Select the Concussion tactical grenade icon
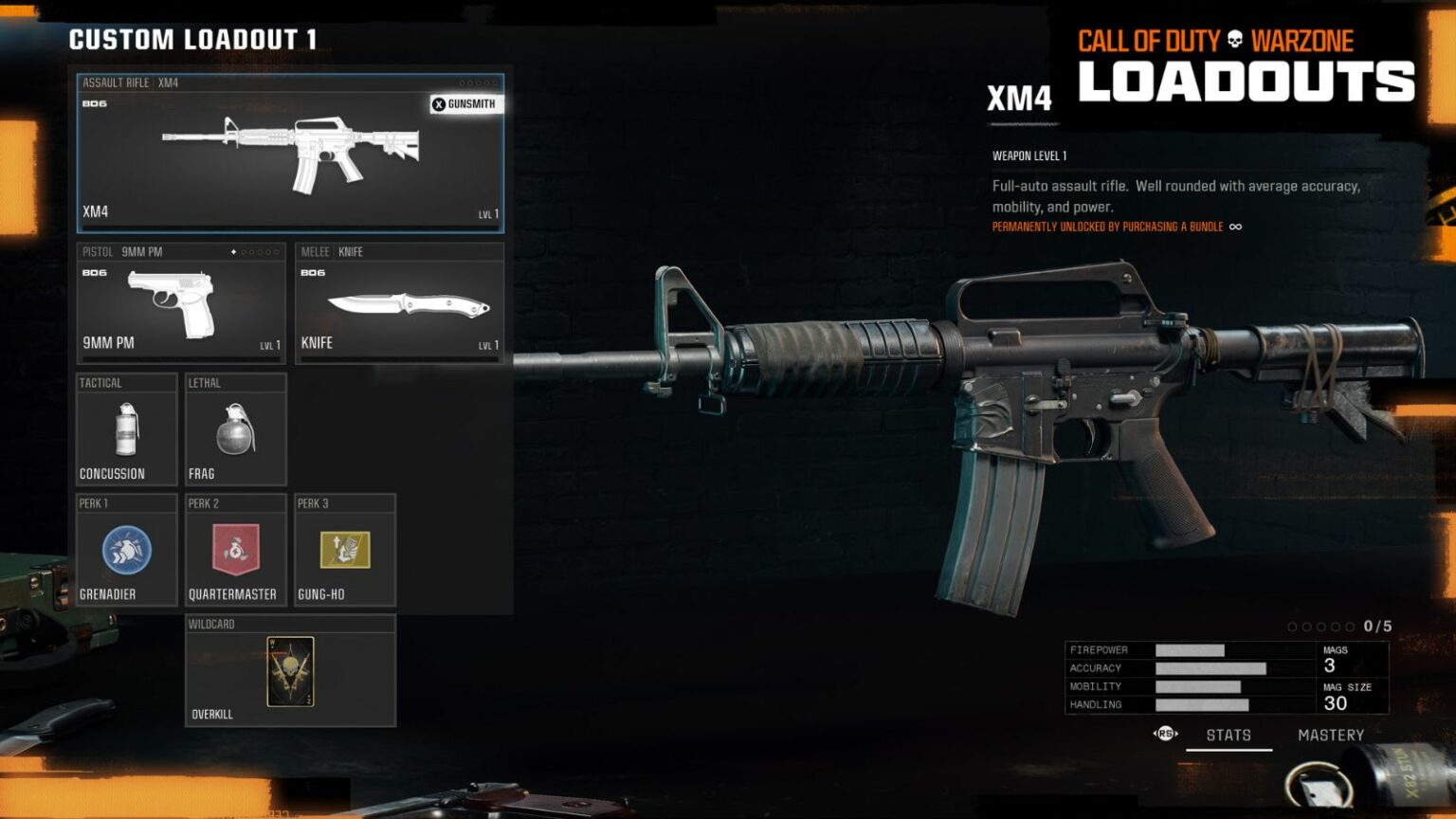This screenshot has width=1456, height=819. coord(126,431)
